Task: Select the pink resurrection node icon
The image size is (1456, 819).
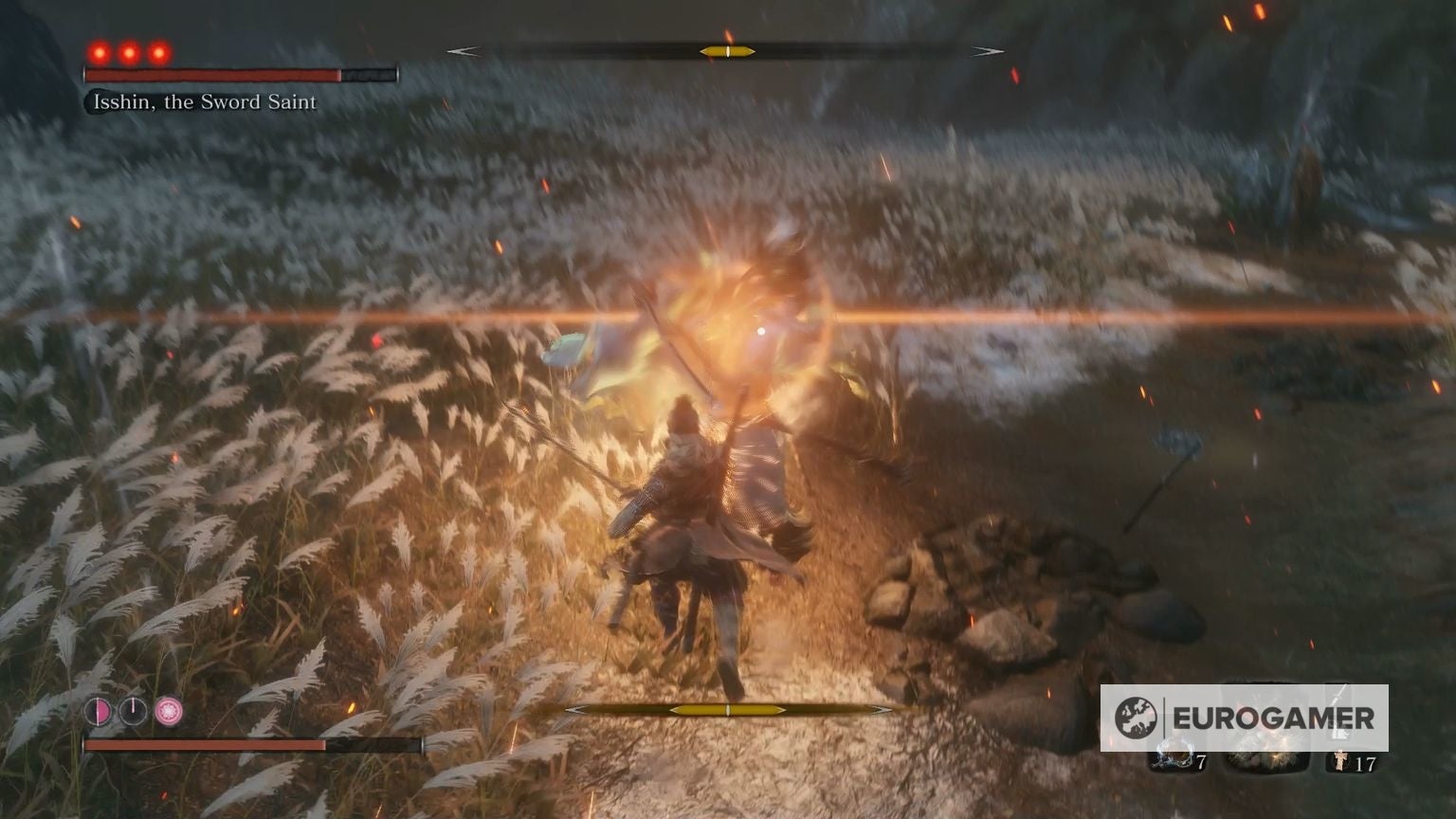Action: pos(99,710)
